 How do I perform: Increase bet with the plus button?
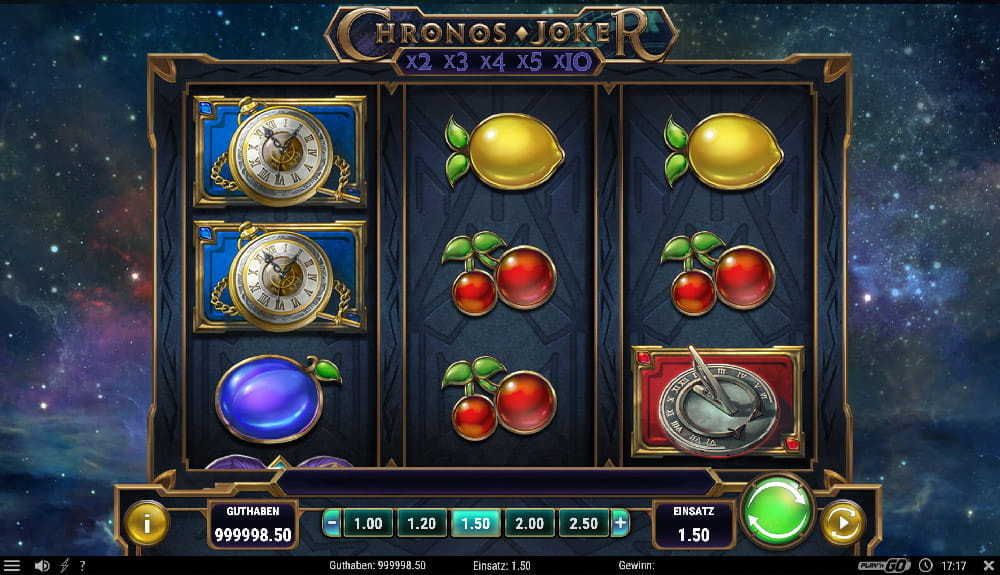620,523
